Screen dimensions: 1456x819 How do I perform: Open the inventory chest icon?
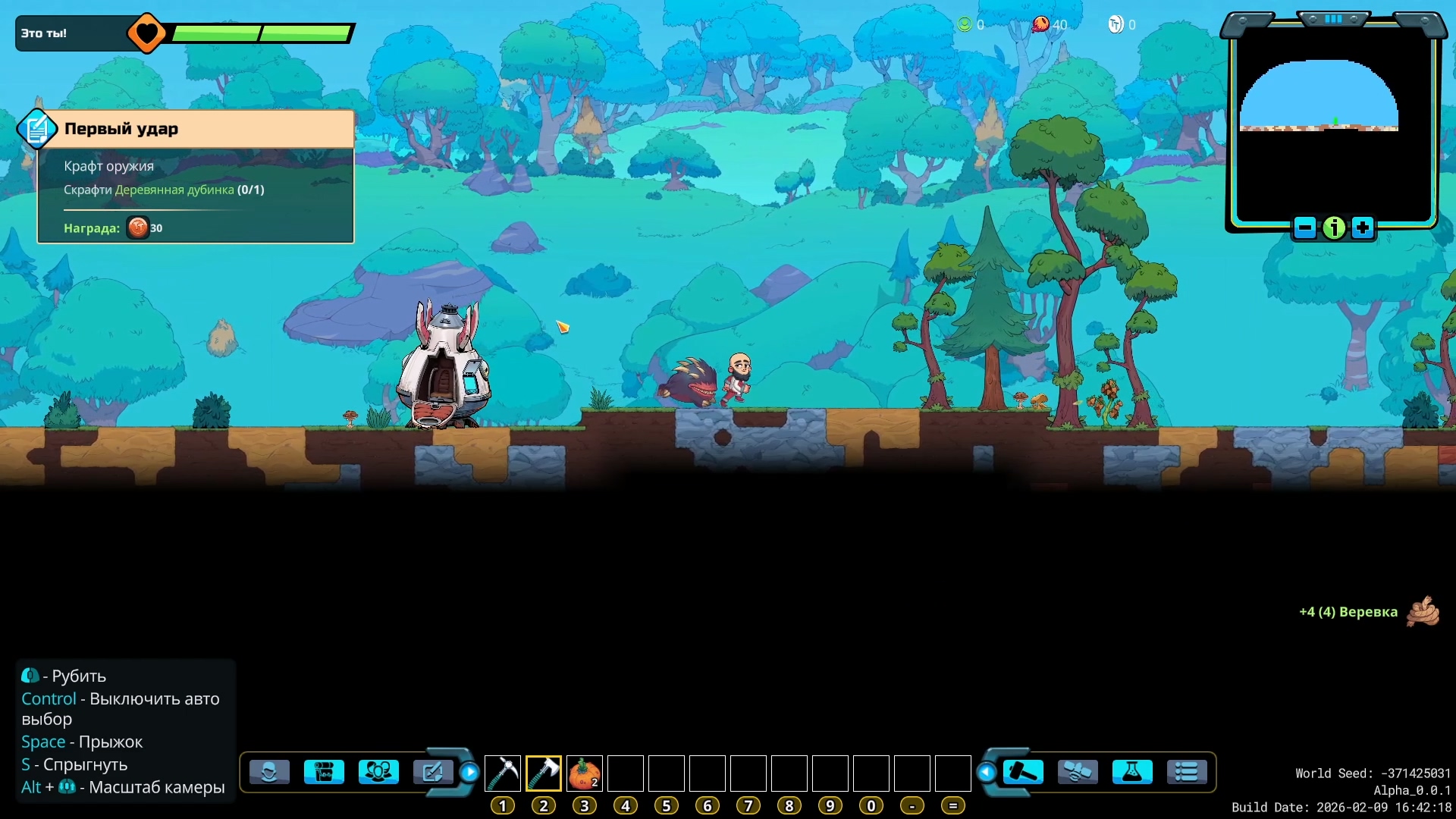(x=324, y=772)
